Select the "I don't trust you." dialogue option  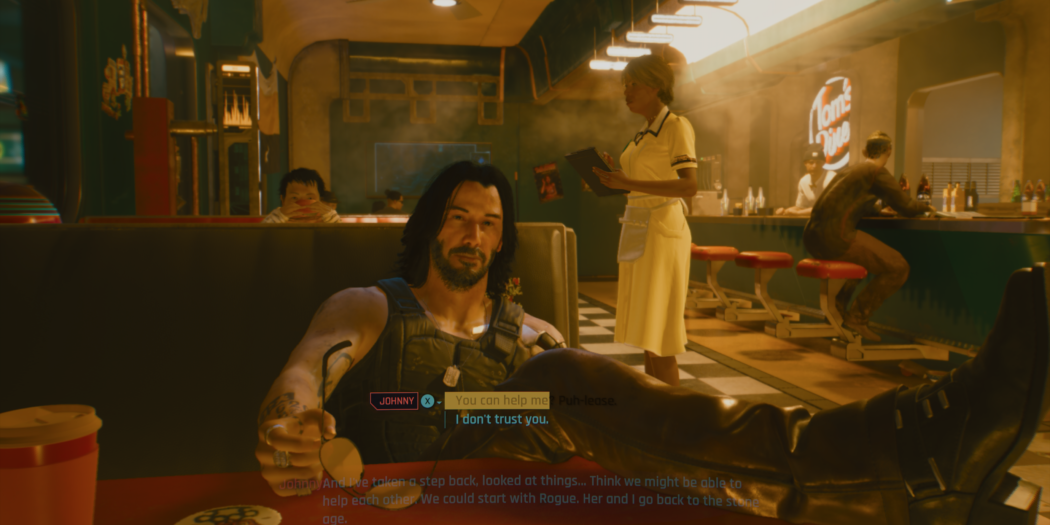(502, 419)
